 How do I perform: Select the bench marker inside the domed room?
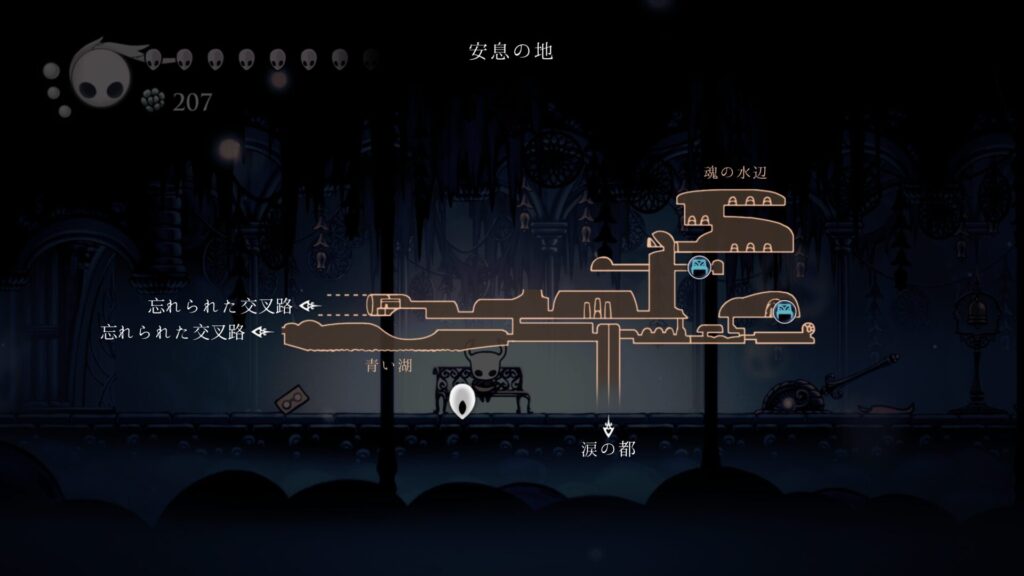pos(784,312)
